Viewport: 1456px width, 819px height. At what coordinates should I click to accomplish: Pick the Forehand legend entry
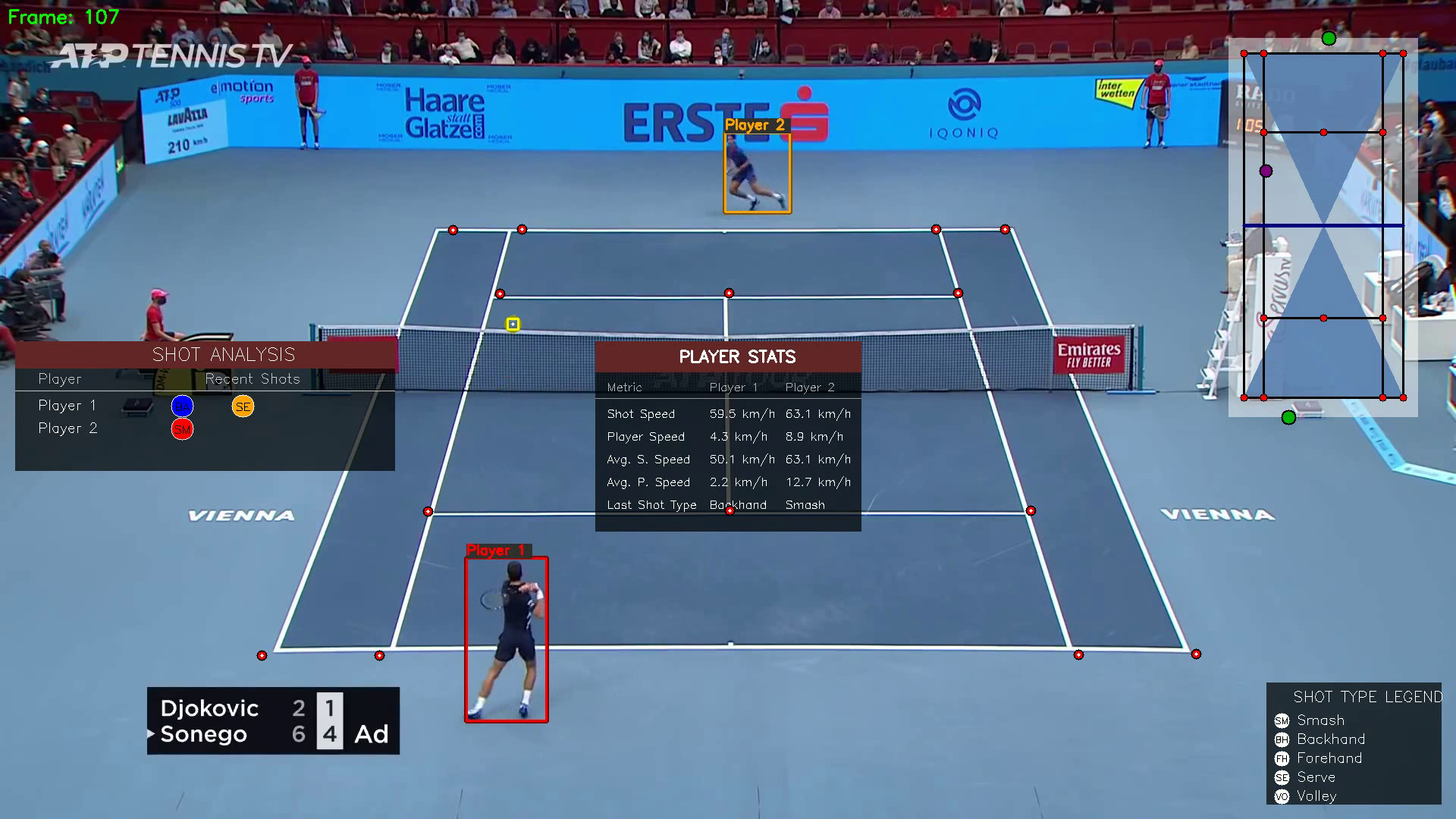(x=1329, y=758)
